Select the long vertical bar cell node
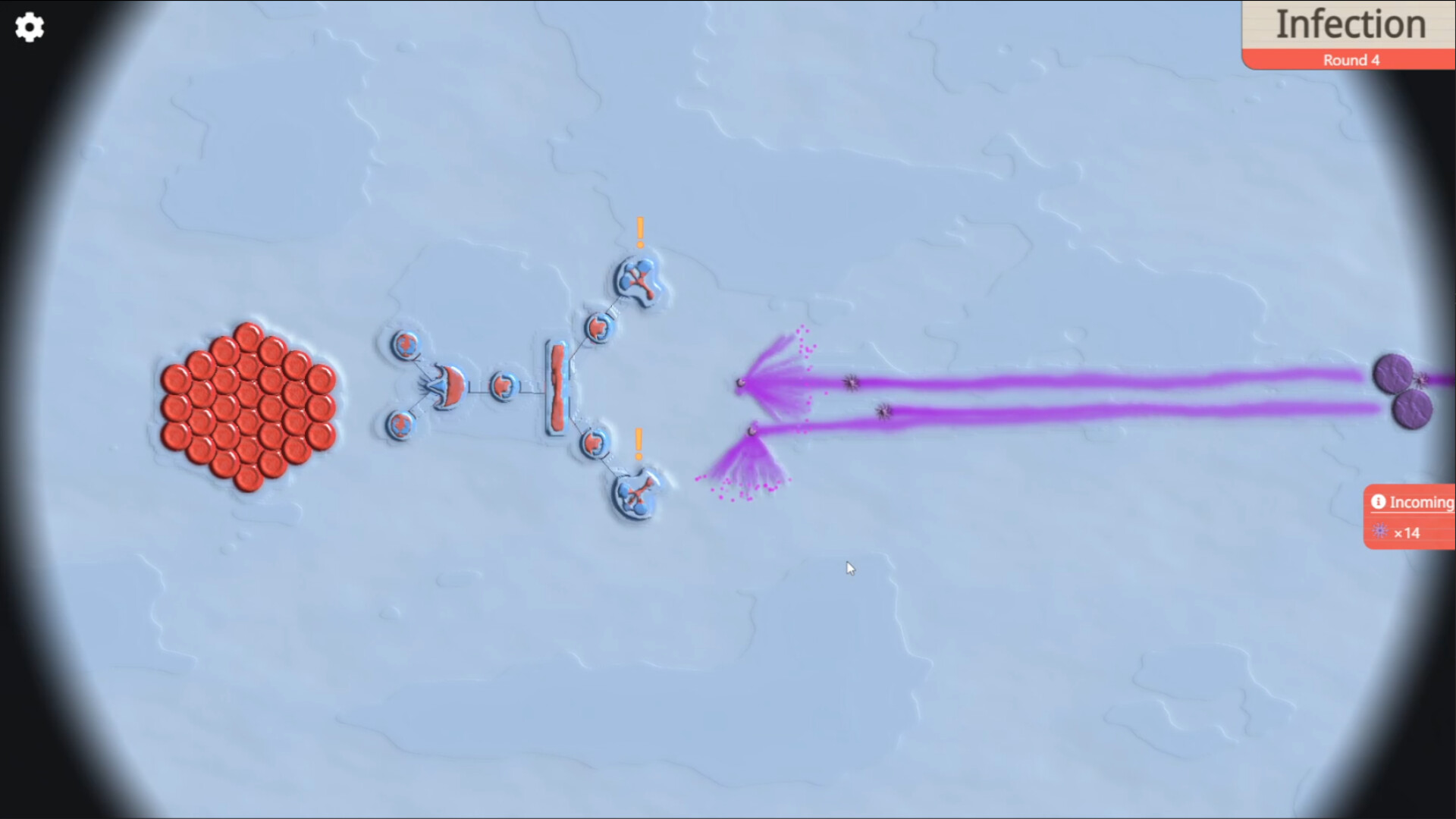 (x=557, y=388)
